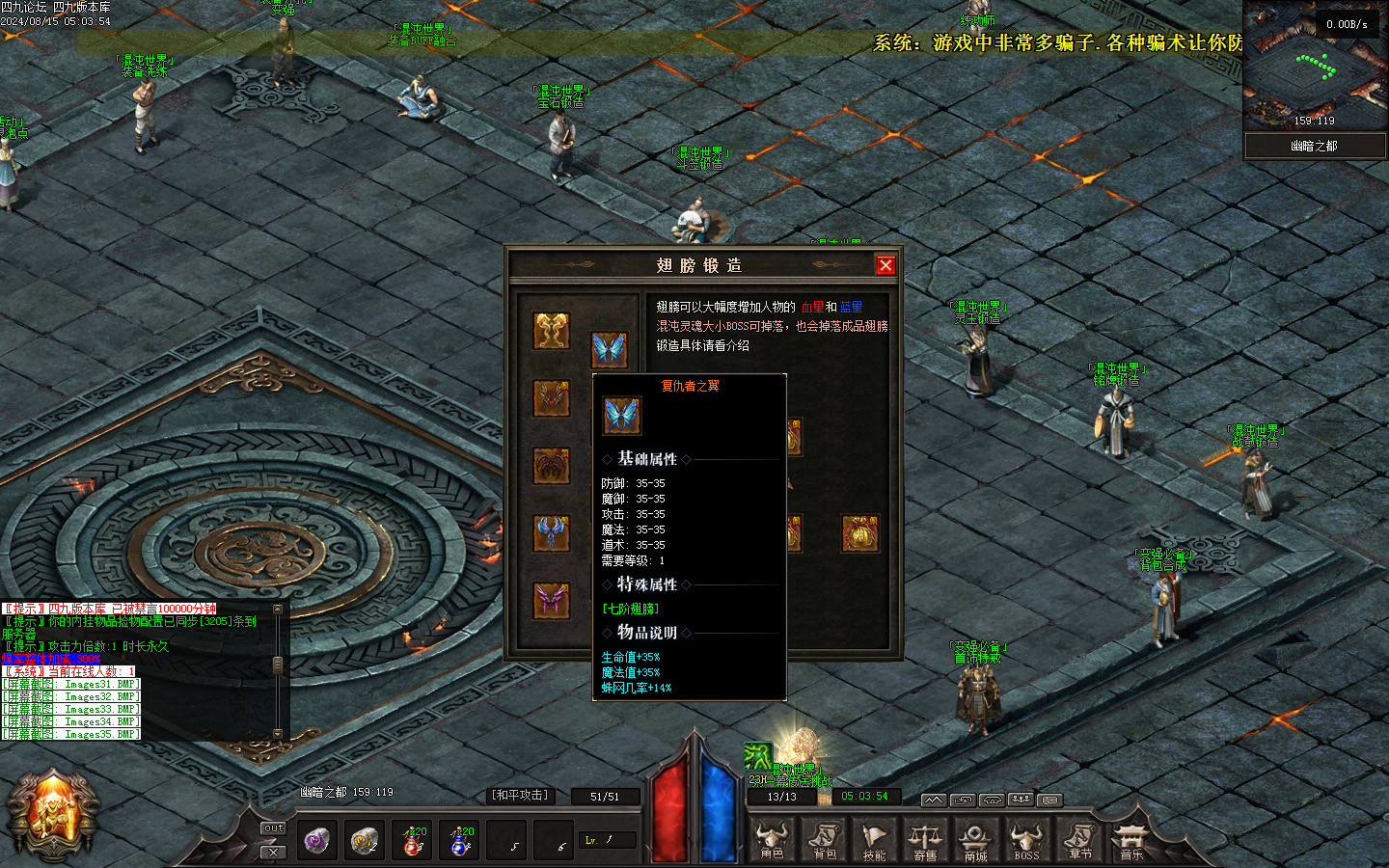Use the red potion hotbar slot
1389x868 pixels.
(x=413, y=840)
